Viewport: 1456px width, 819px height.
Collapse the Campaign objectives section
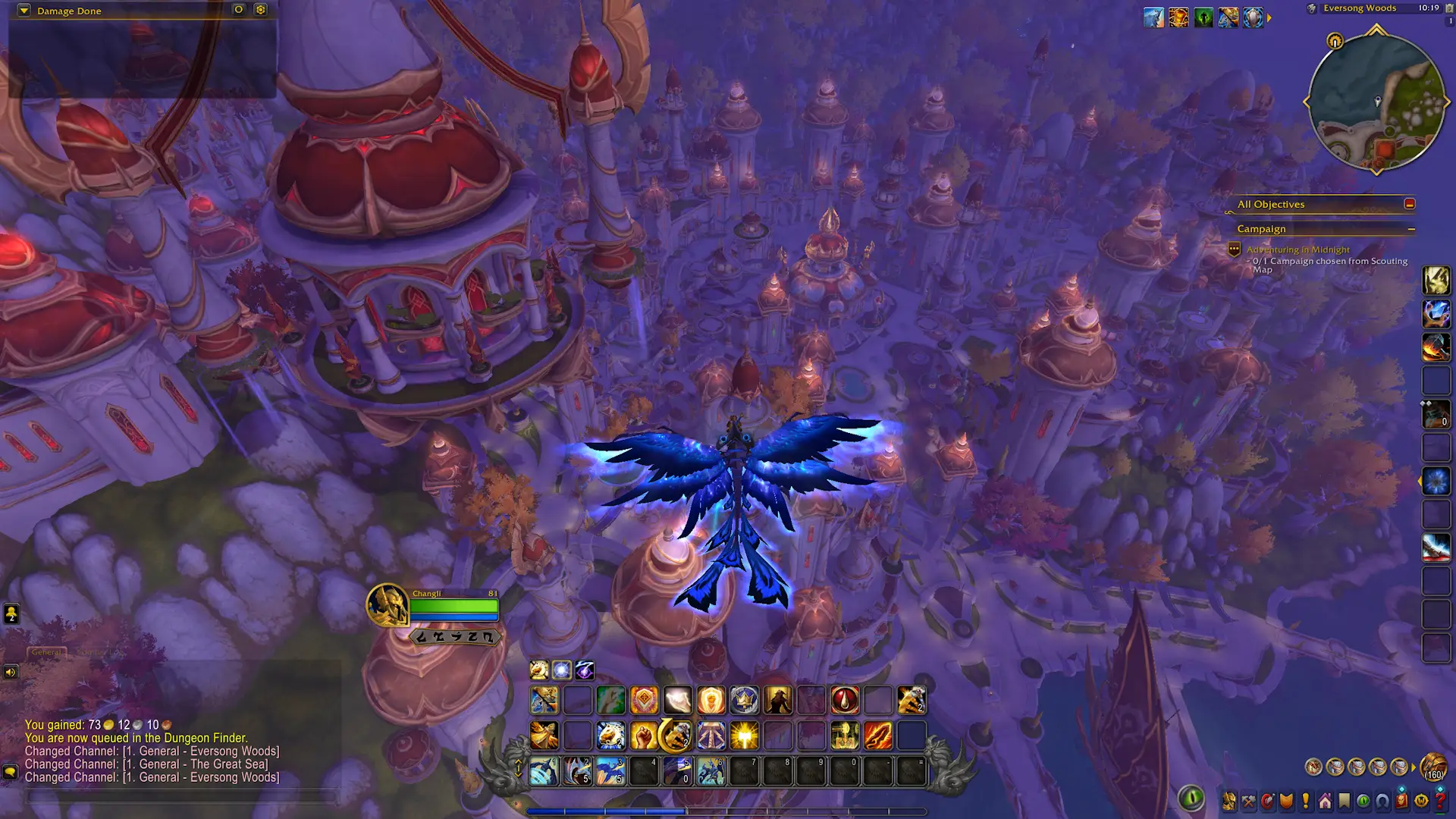click(x=1411, y=229)
